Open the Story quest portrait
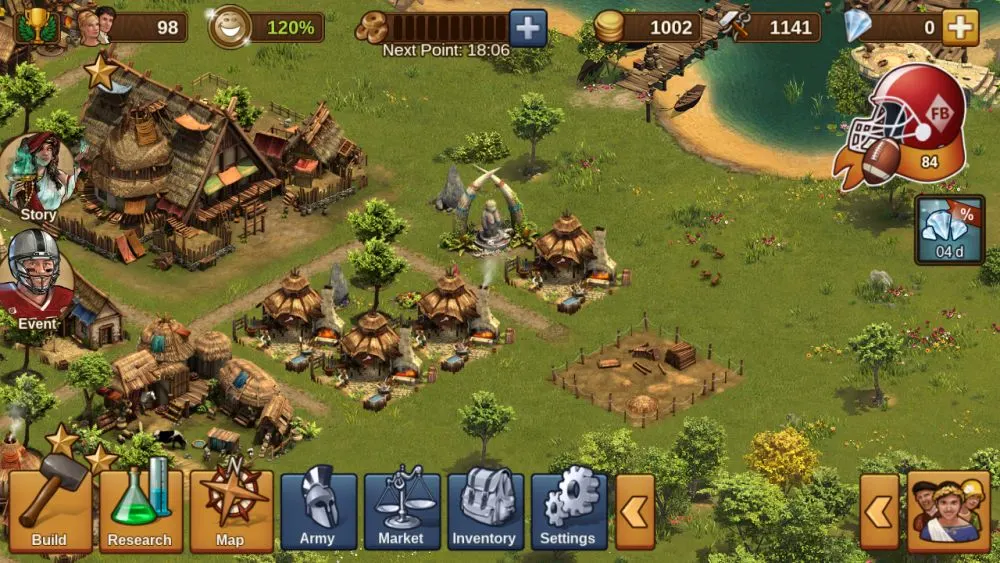Viewport: 1000px width, 563px height. click(39, 177)
